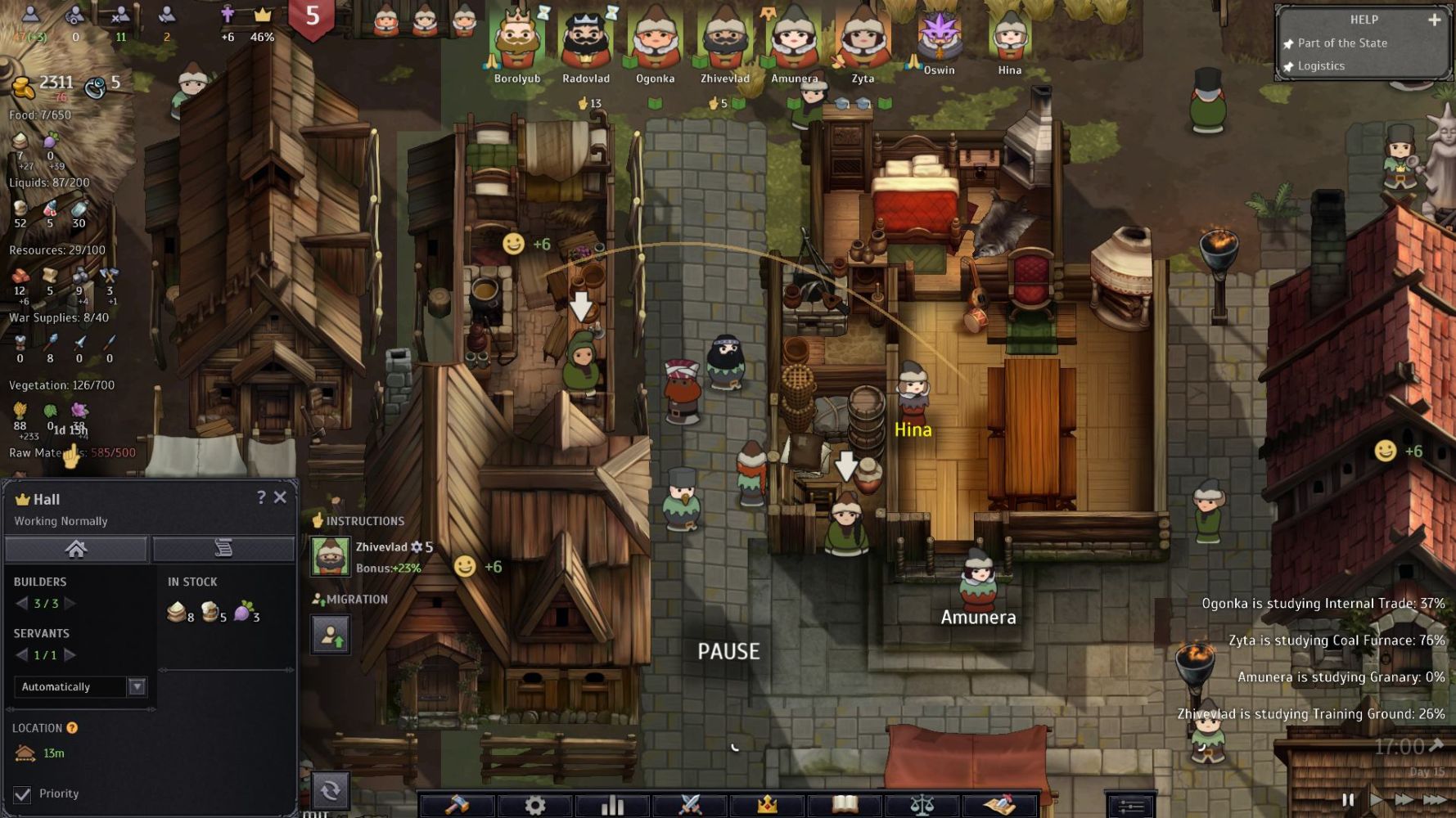This screenshot has width=1456, height=818.
Task: Open the Hall panel help question mark
Action: point(261,497)
